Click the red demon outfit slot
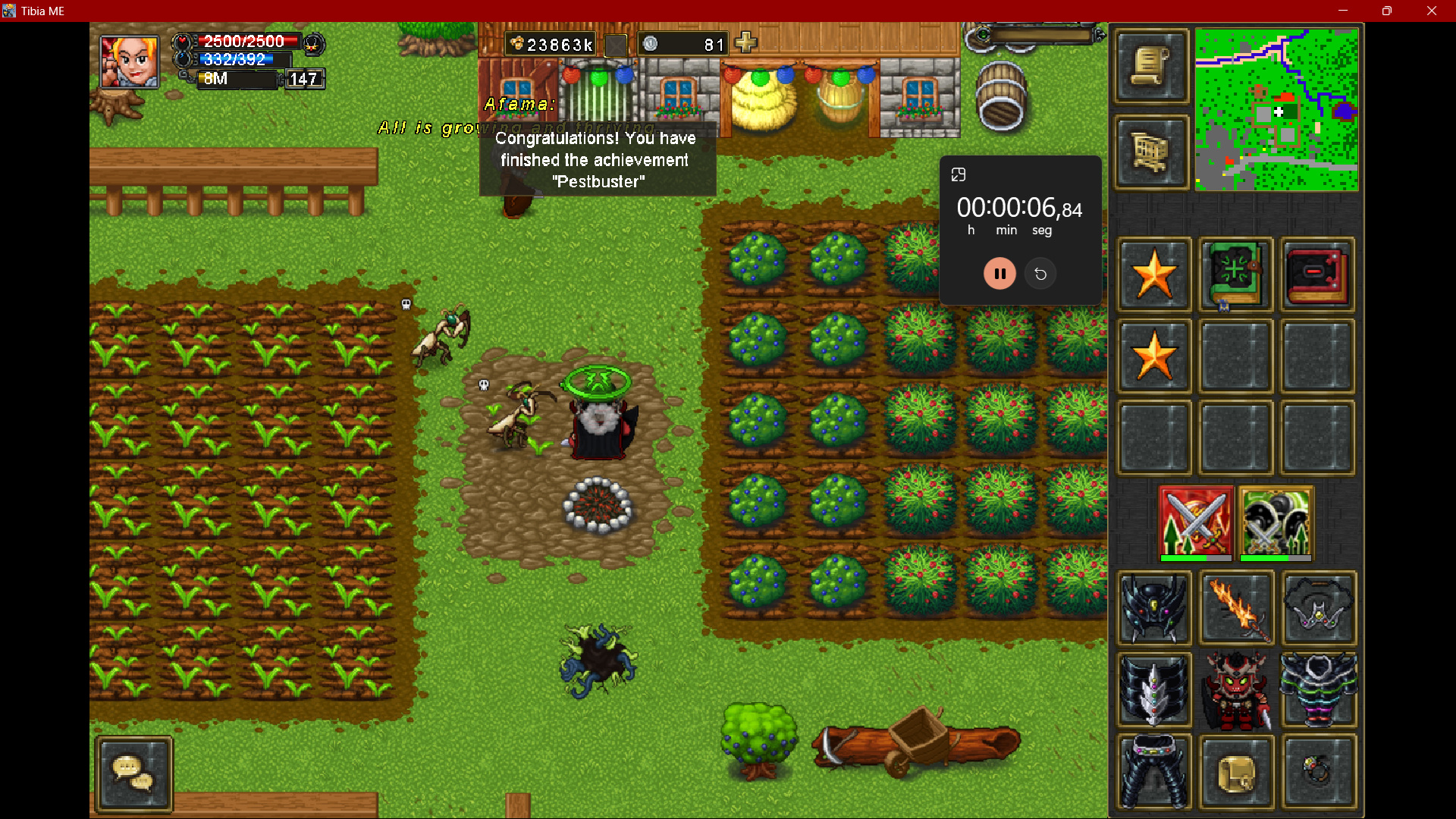Viewport: 1456px width, 819px height. tap(1236, 690)
